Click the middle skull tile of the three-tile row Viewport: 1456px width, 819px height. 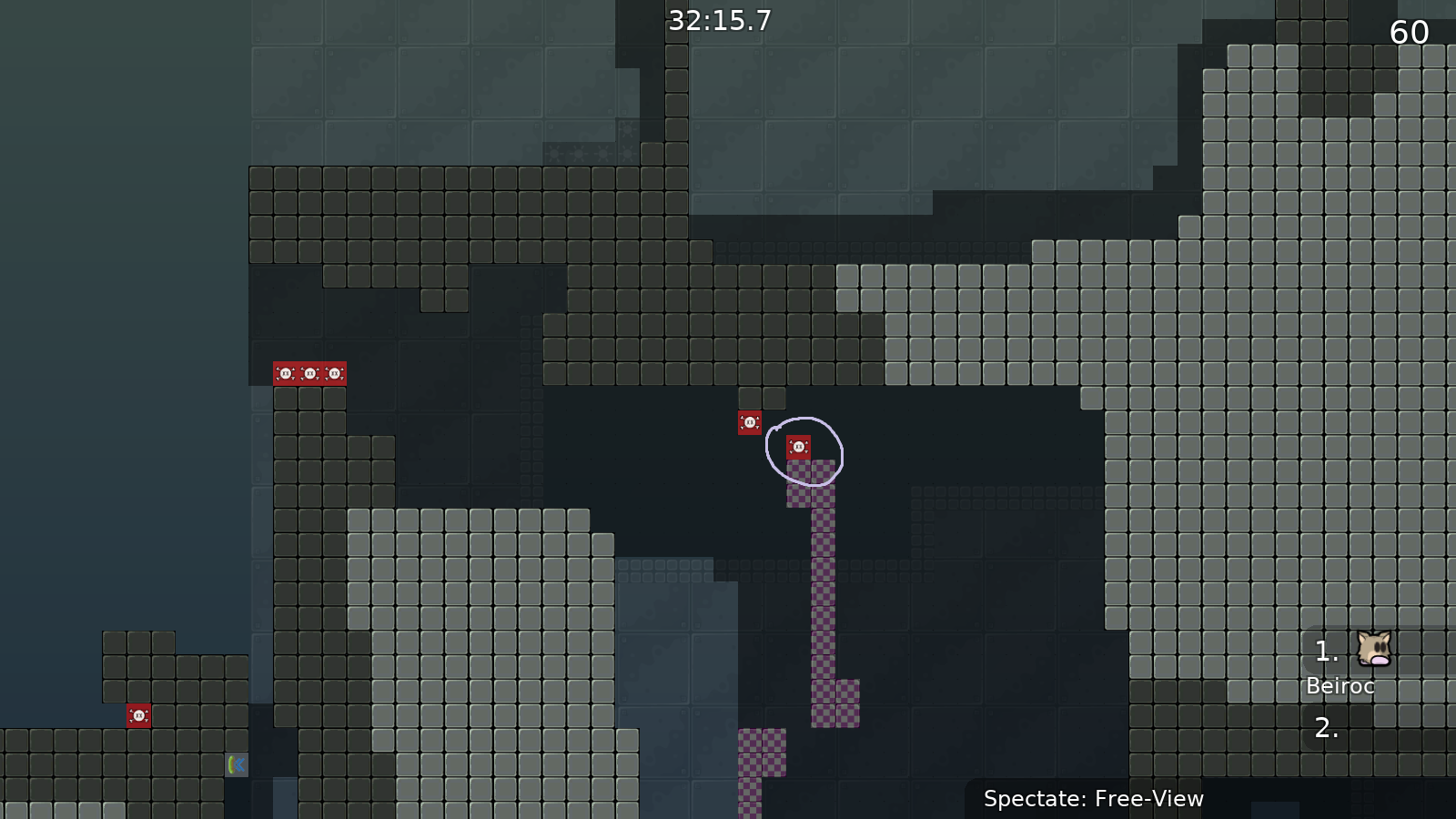pos(309,372)
